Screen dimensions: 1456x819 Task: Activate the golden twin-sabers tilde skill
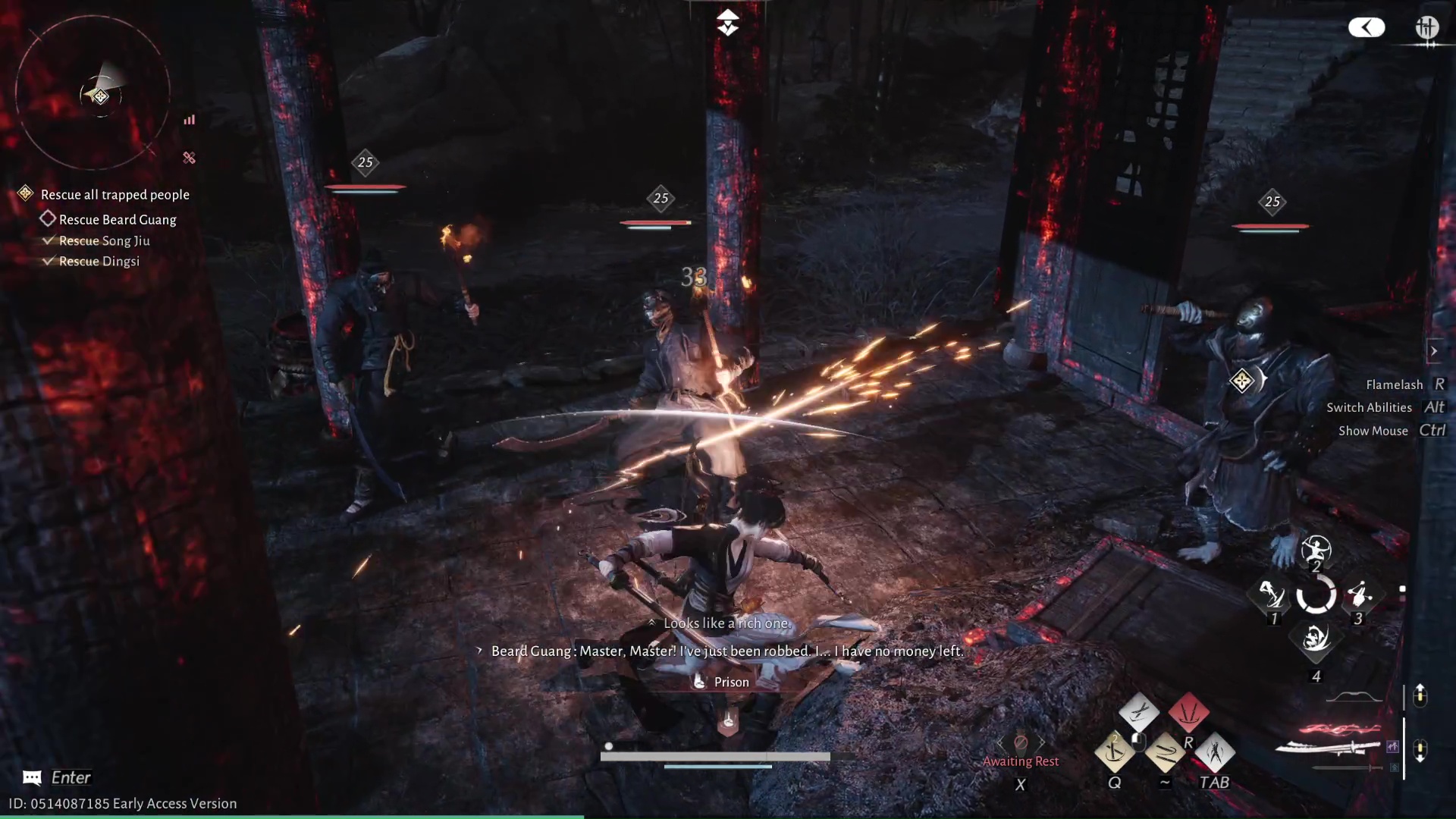pos(1165,752)
